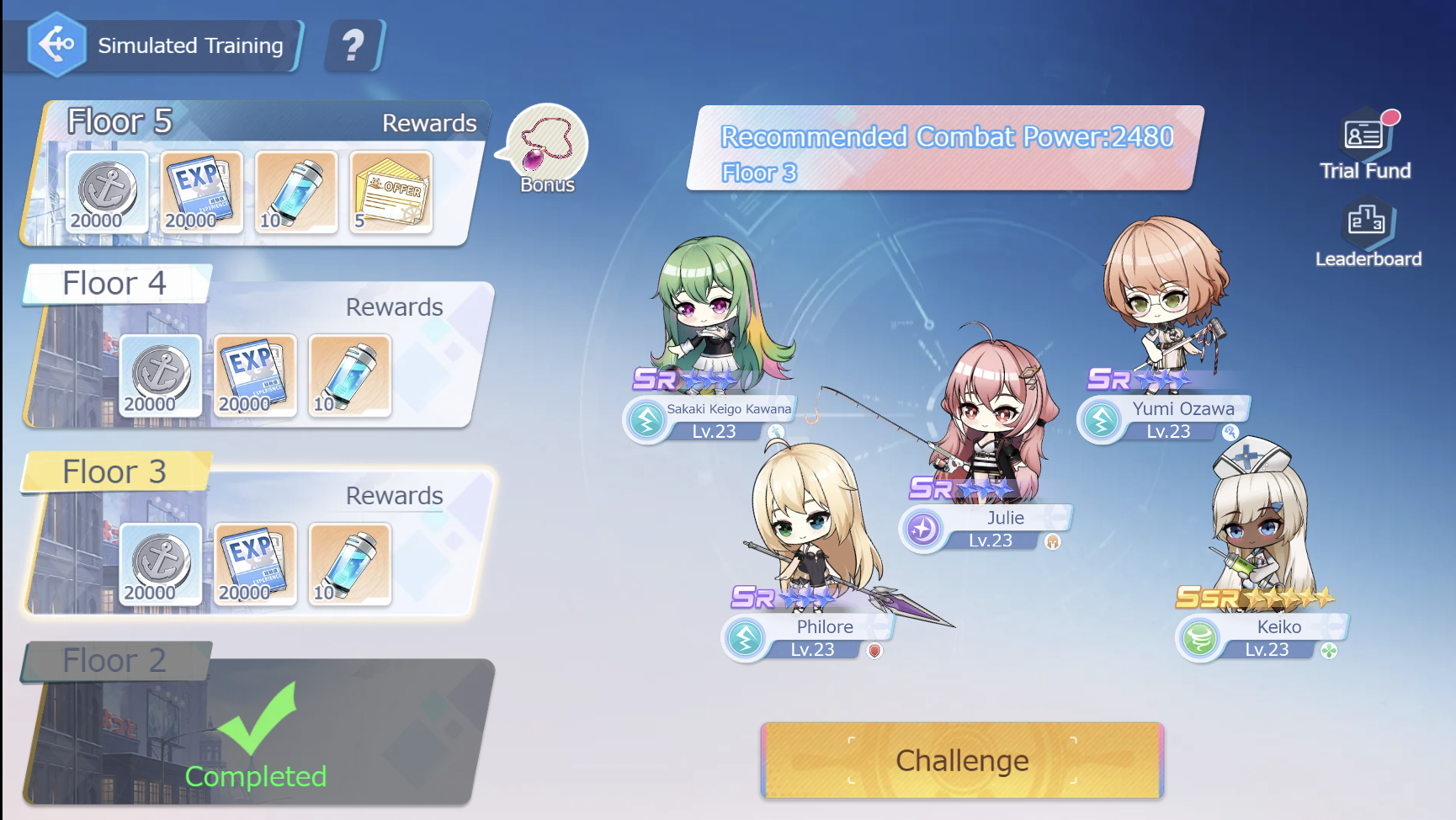Open the question mark help

353,45
